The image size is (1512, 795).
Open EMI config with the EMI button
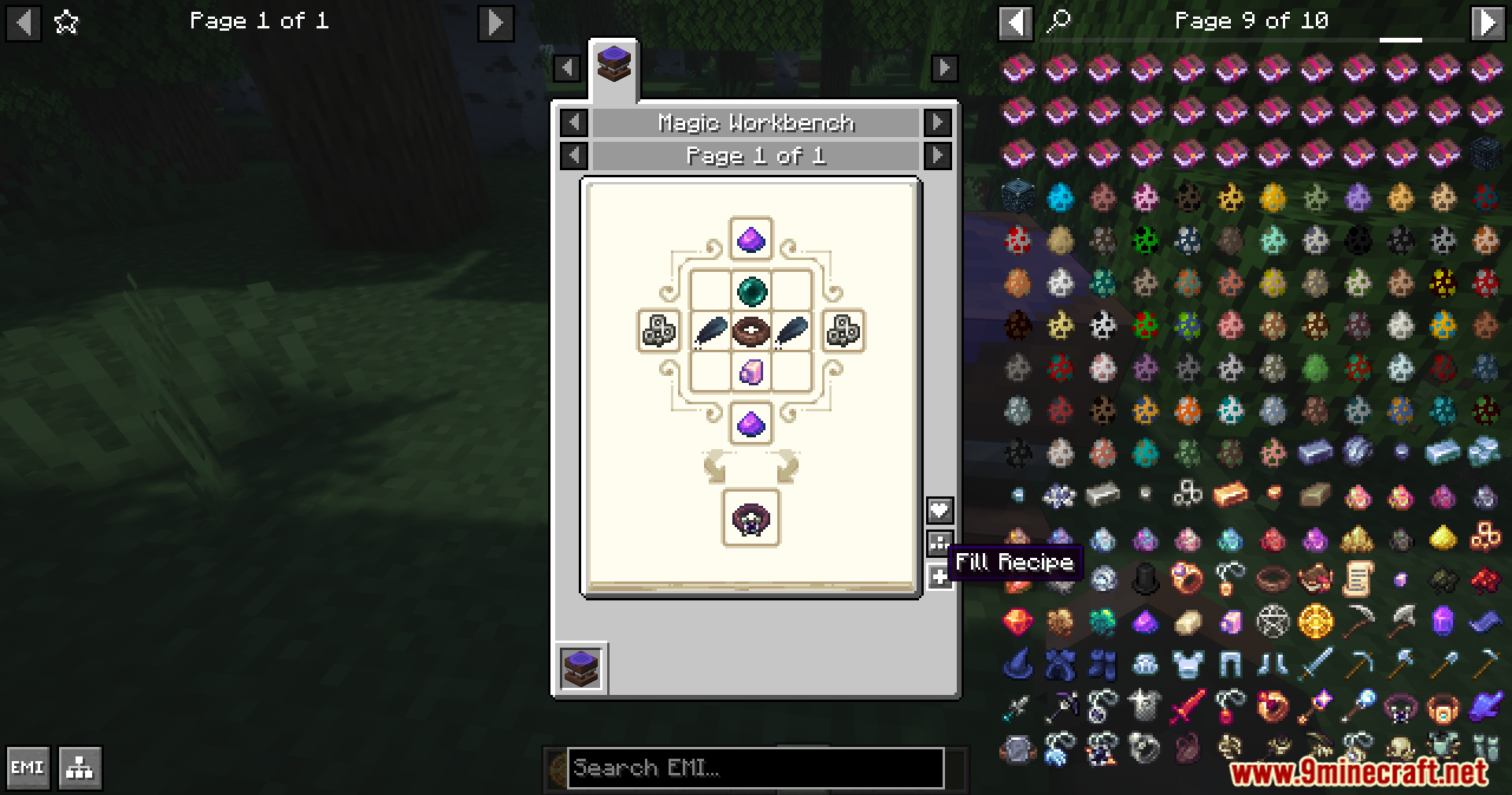[28, 767]
